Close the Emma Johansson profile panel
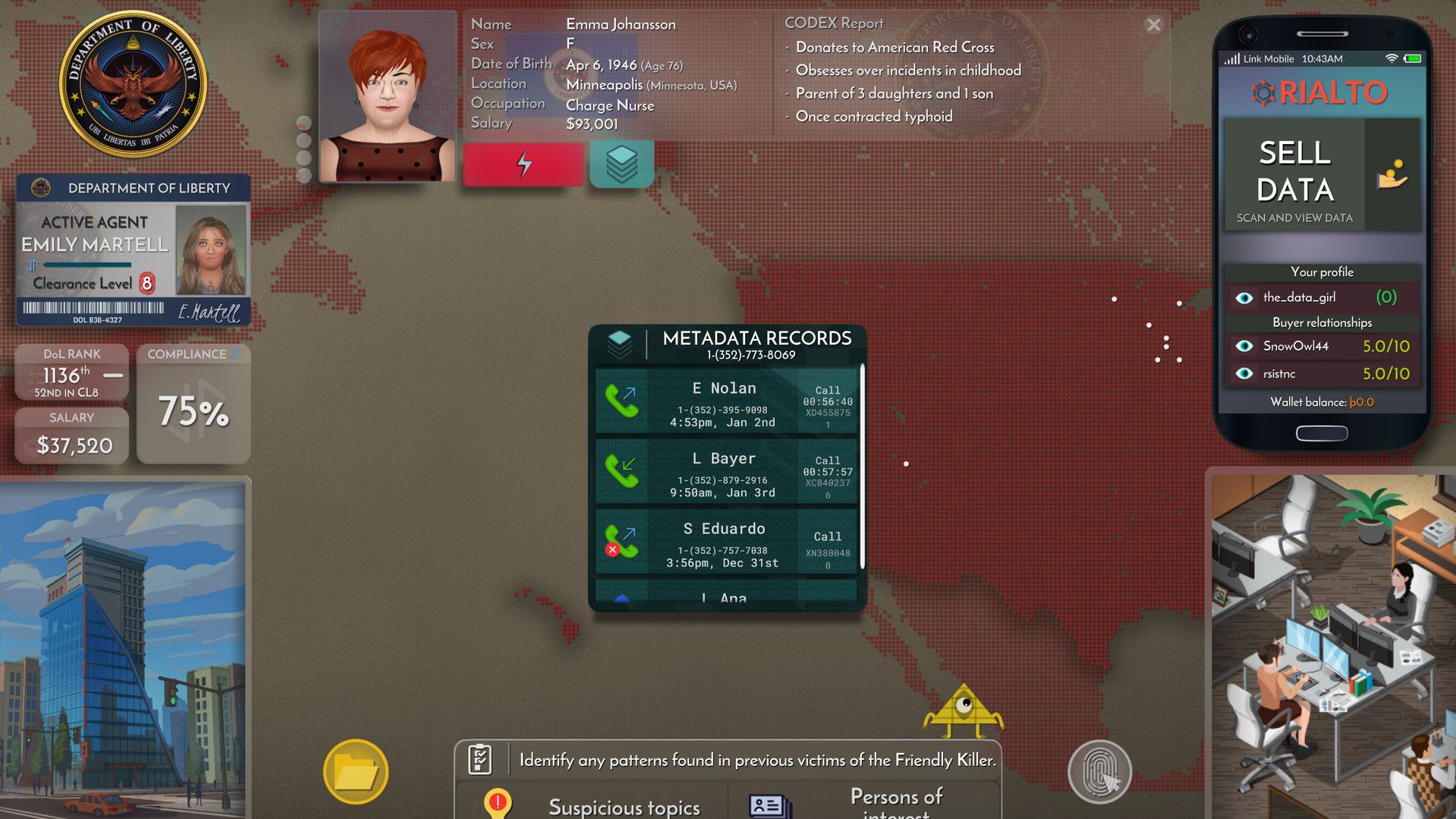 [1153, 25]
